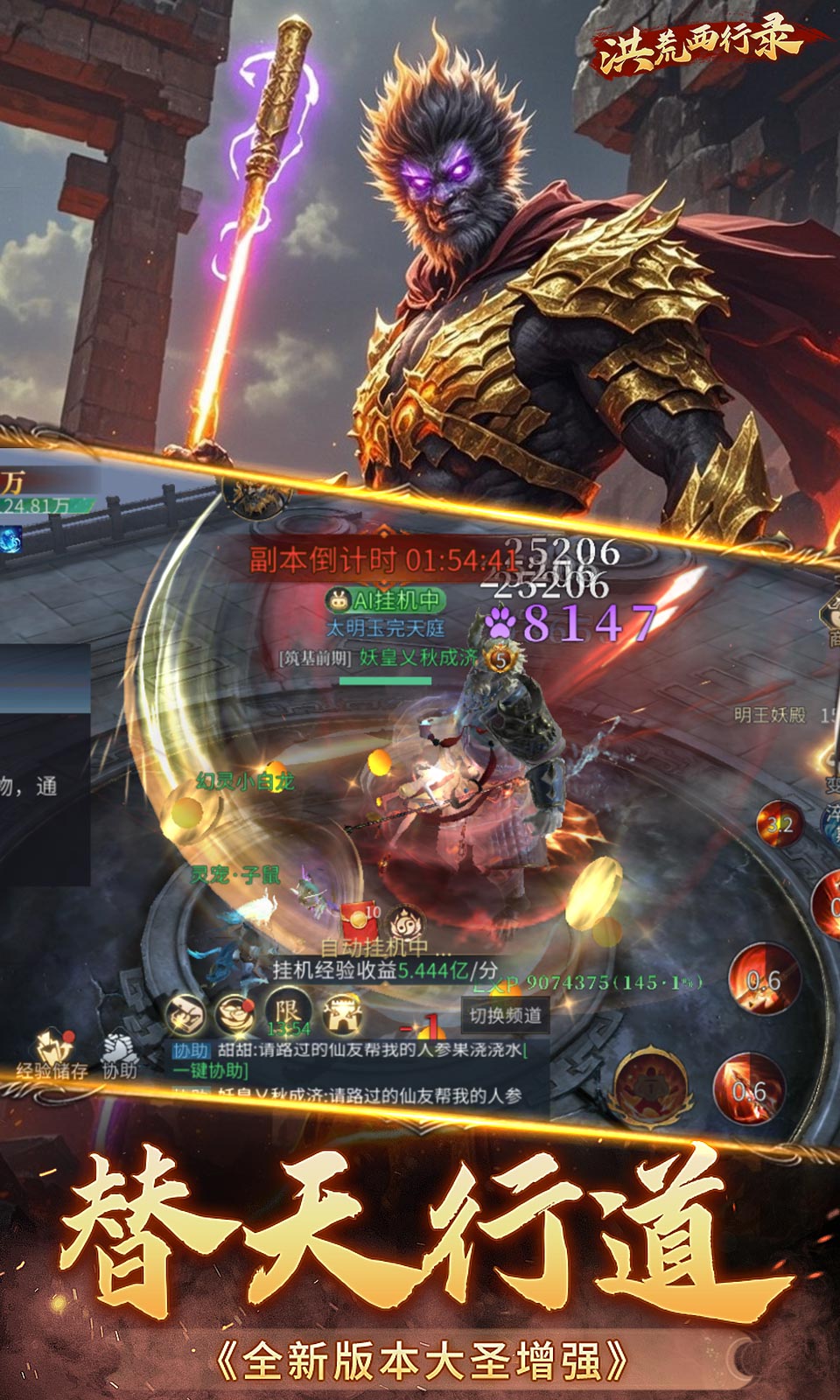The image size is (840, 1400).
Task: Tap the swirl emblem beside the red envelope
Action: tap(405, 923)
